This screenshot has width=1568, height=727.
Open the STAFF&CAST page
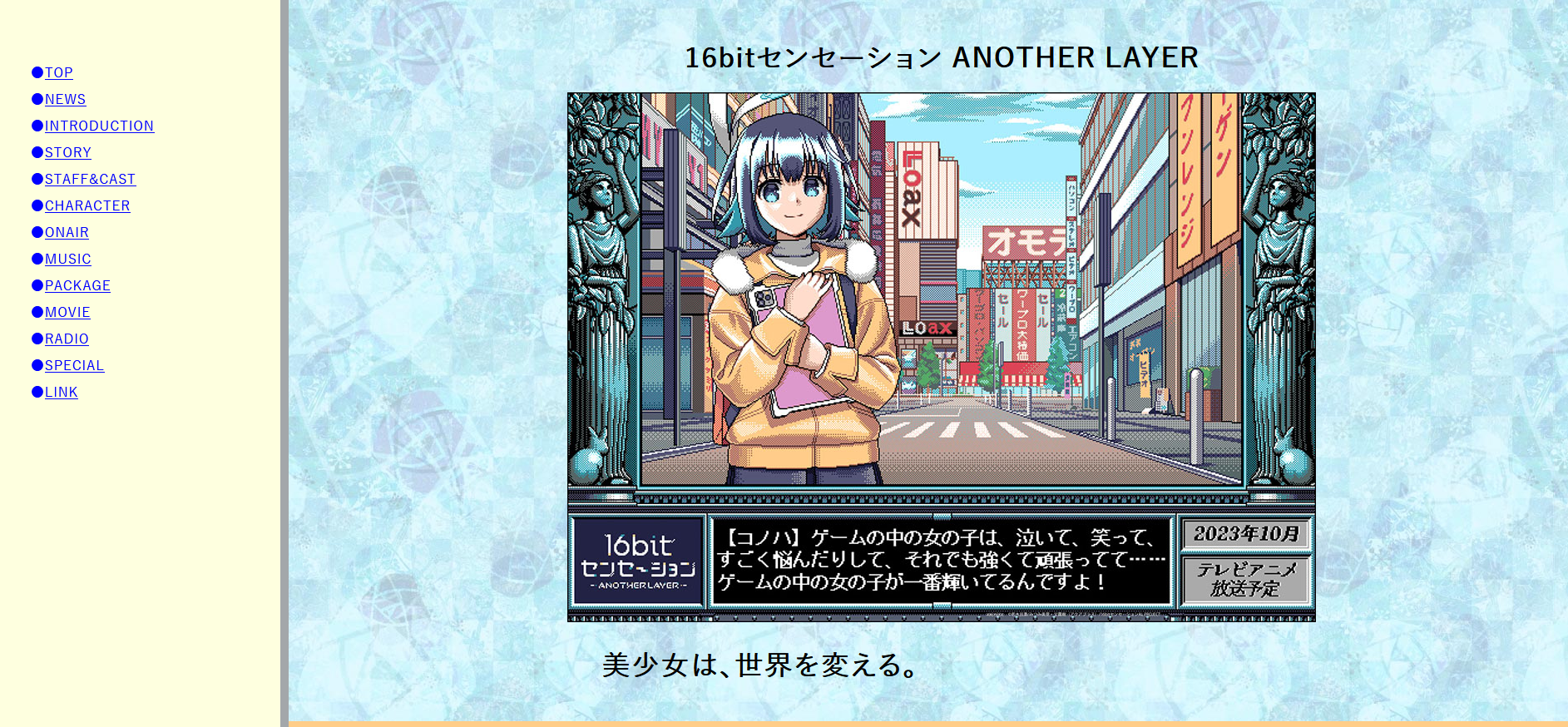(x=90, y=179)
